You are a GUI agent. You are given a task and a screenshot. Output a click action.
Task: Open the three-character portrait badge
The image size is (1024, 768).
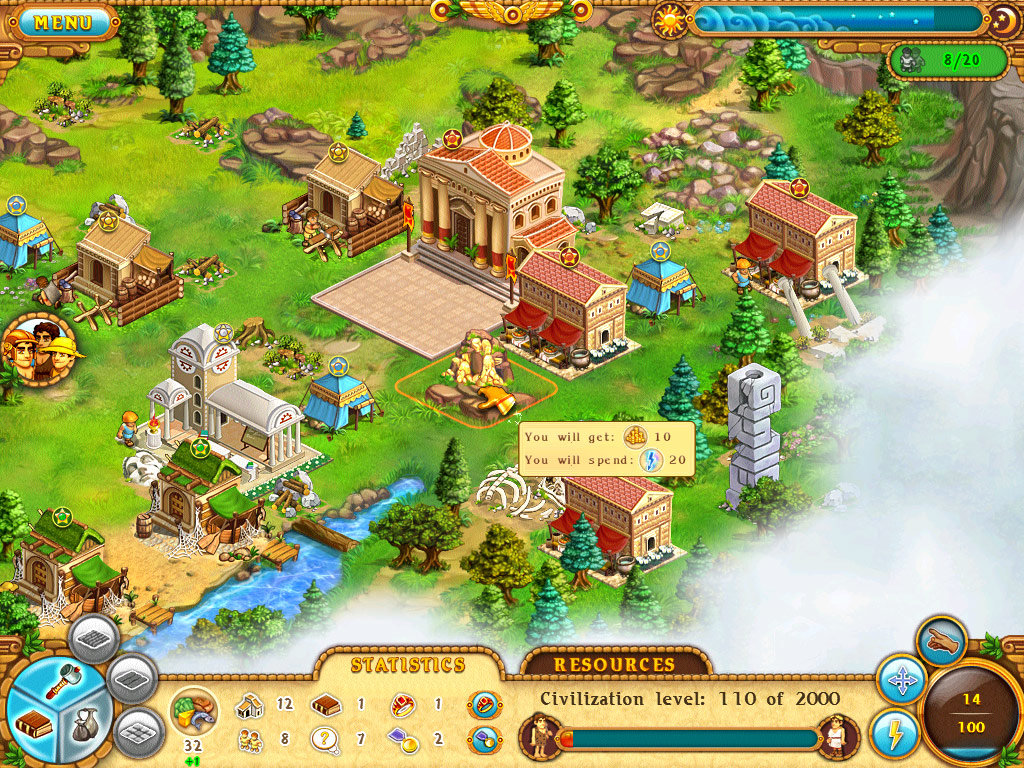[40, 350]
